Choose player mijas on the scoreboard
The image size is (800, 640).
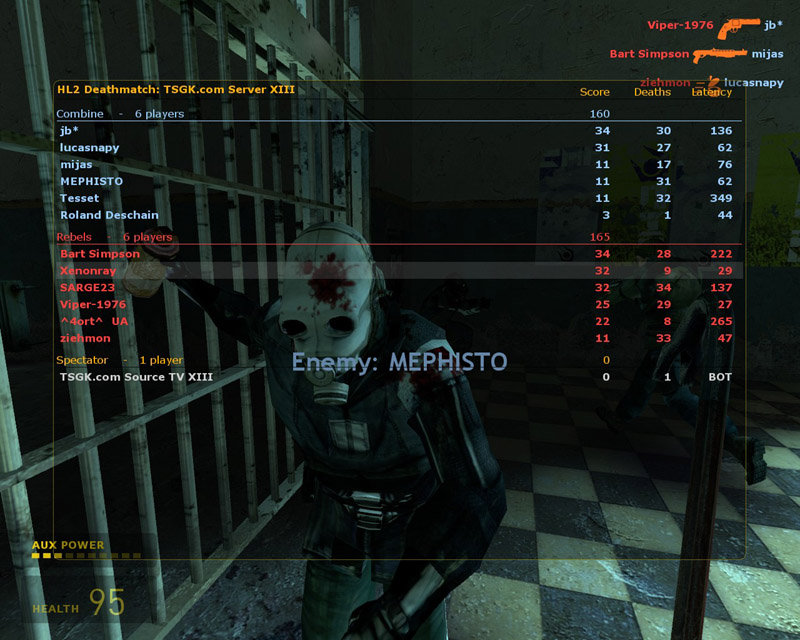click(76, 165)
